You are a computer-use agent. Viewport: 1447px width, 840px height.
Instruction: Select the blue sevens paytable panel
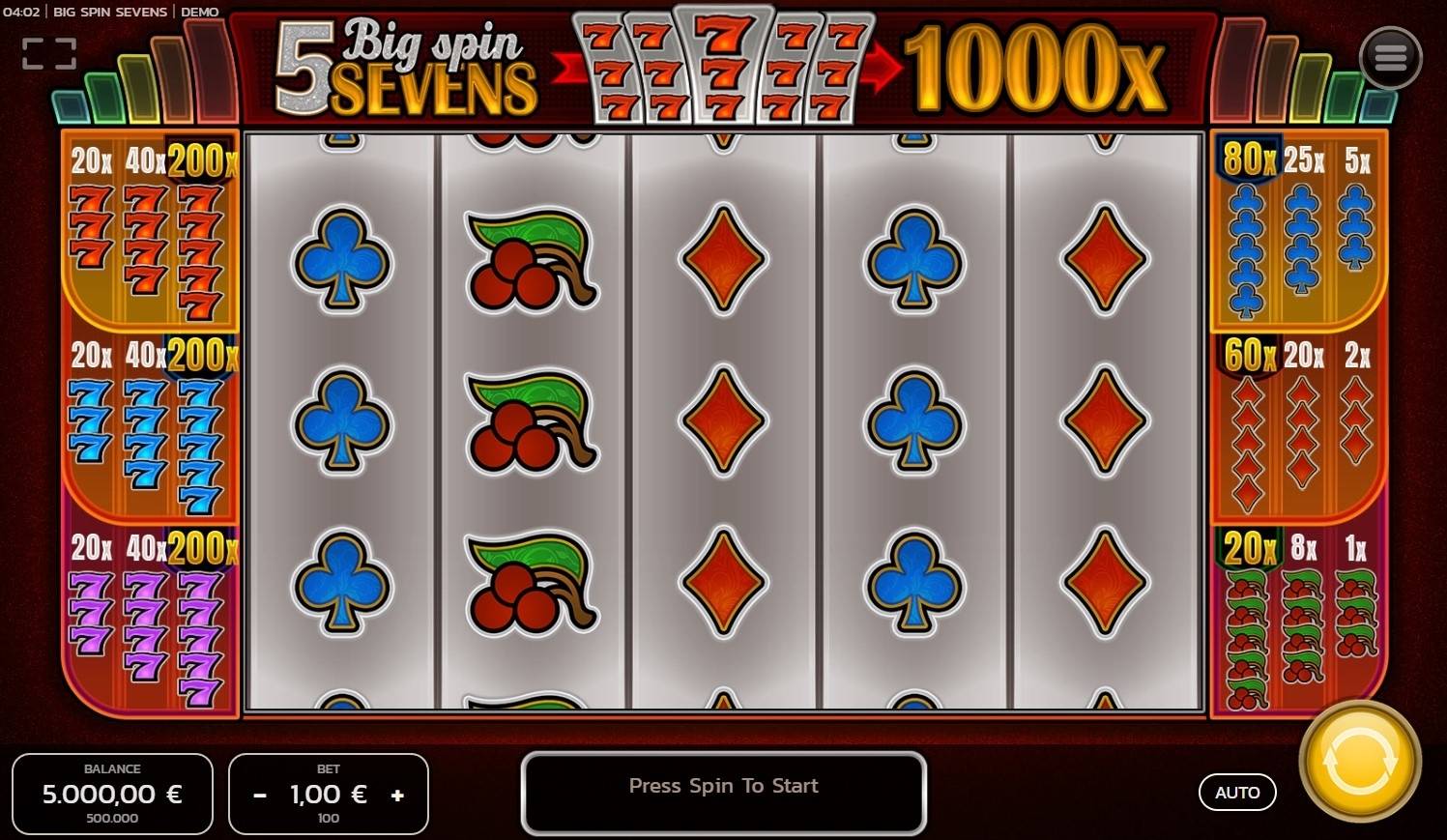coord(148,425)
